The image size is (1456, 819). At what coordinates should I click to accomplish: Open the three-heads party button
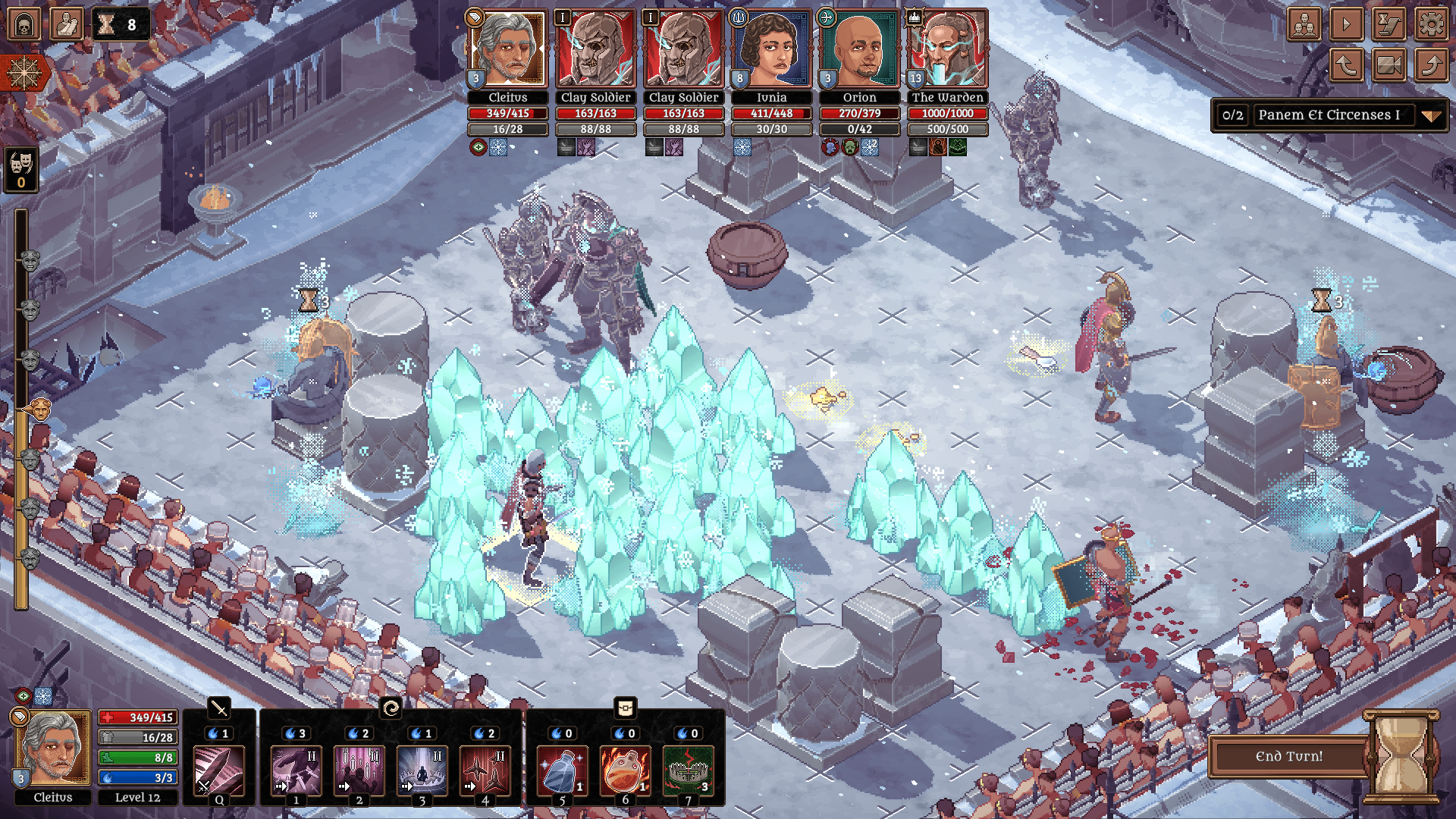click(x=1304, y=25)
